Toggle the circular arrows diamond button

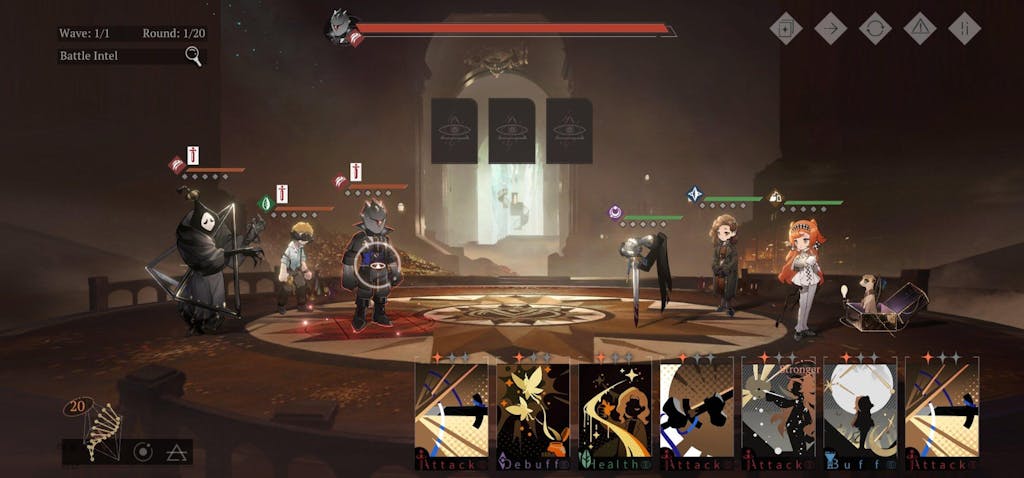point(875,28)
